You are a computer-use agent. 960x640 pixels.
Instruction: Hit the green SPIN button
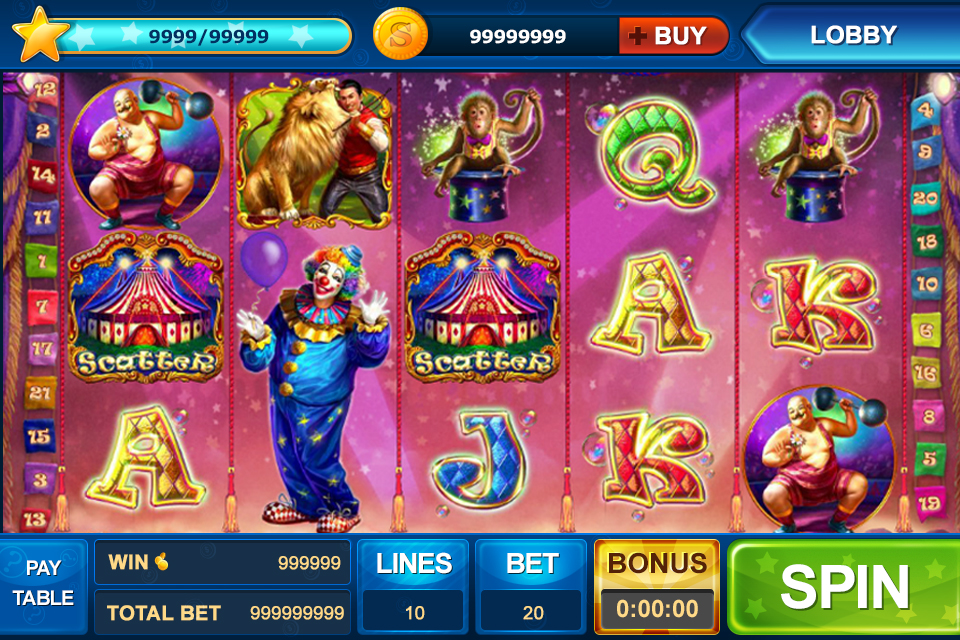843,588
